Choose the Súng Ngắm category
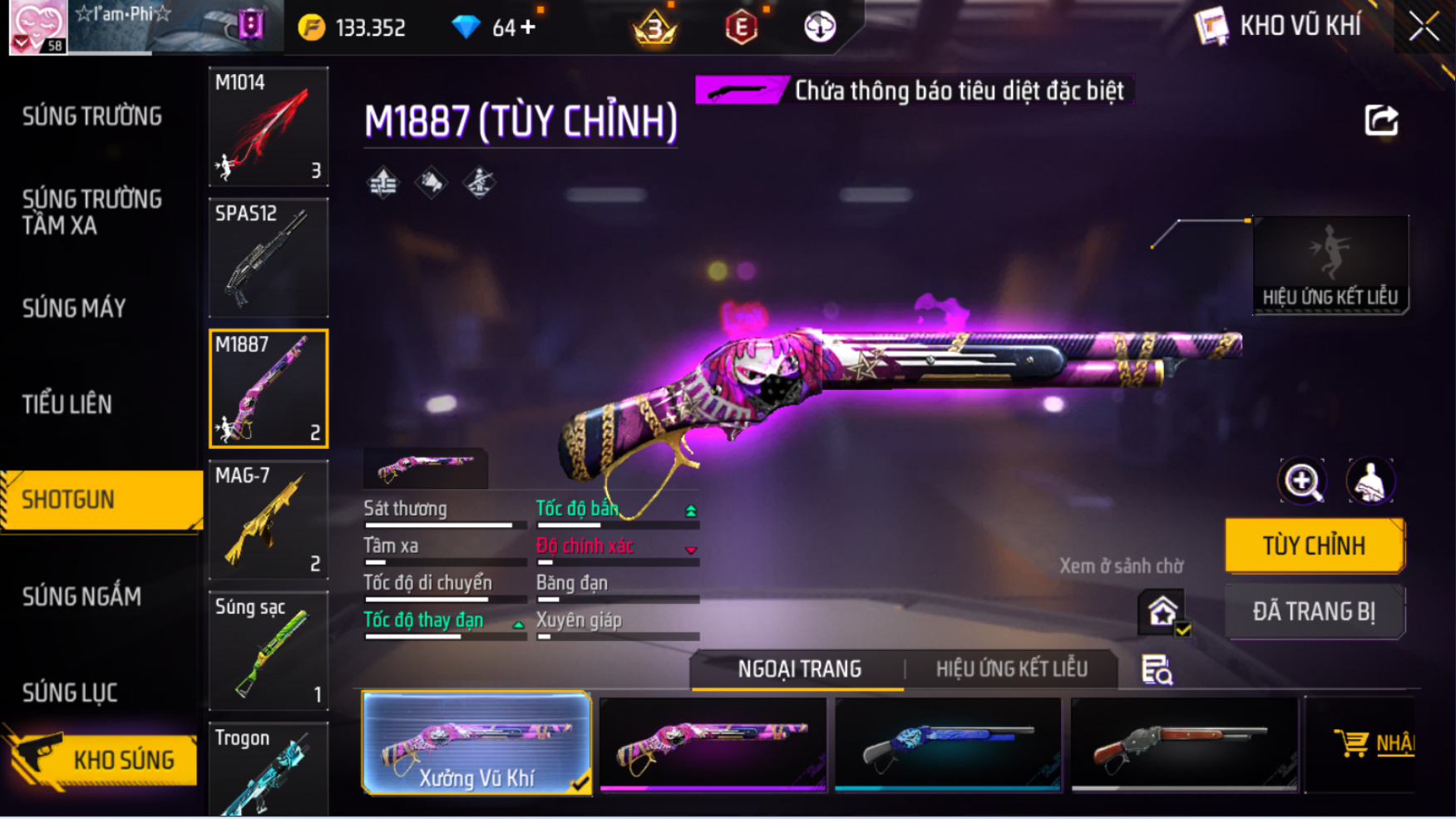 click(81, 596)
